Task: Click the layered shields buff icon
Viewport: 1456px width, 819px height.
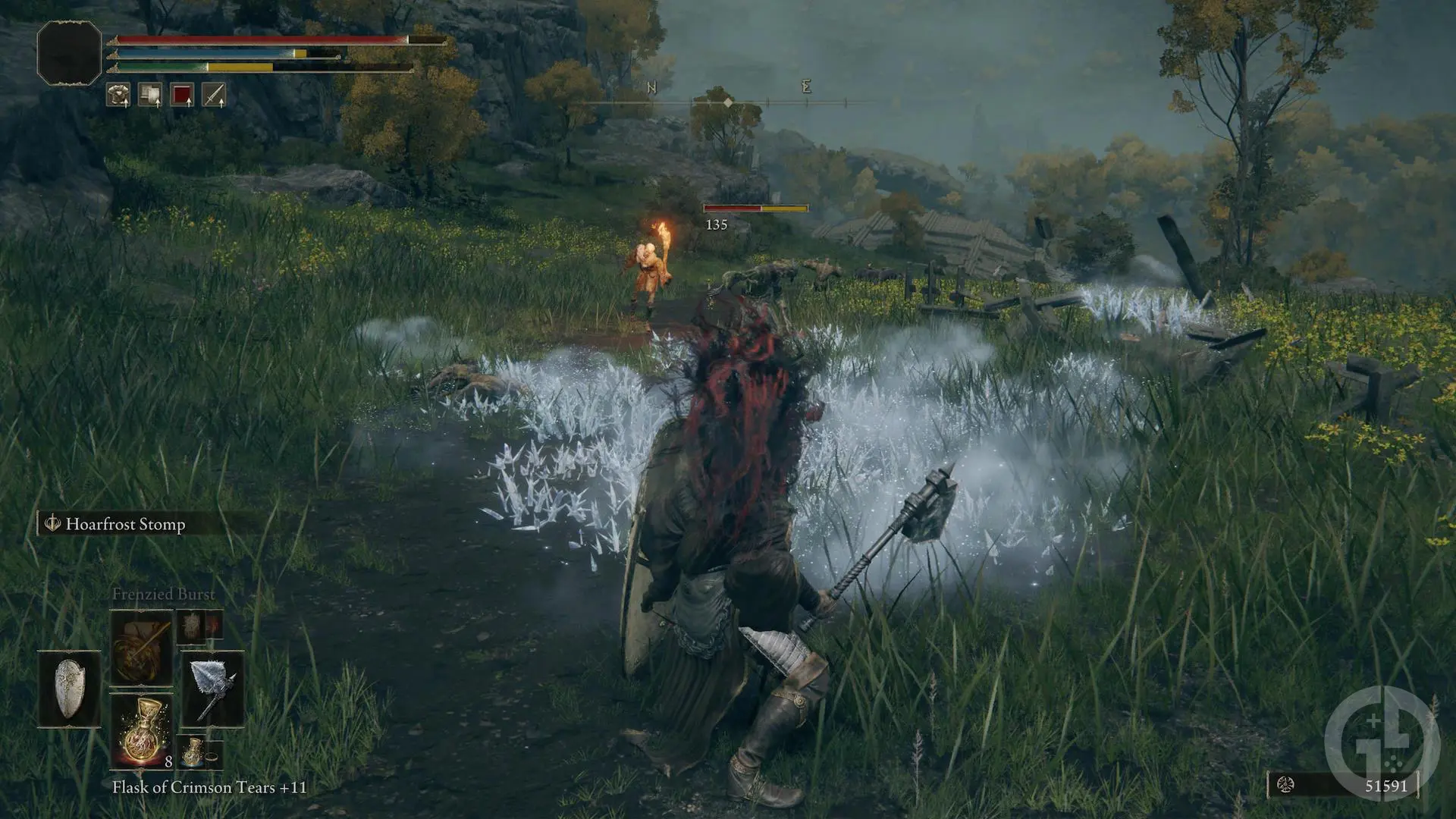Action: [x=150, y=95]
